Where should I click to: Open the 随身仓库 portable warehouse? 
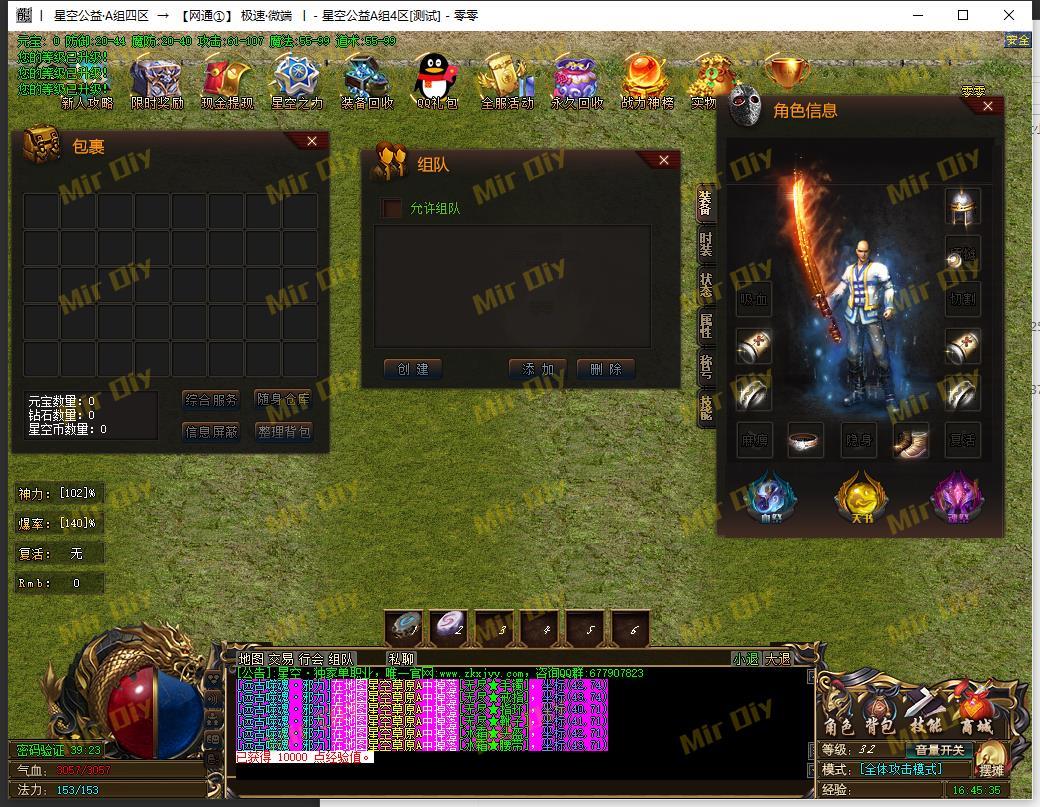(x=283, y=400)
